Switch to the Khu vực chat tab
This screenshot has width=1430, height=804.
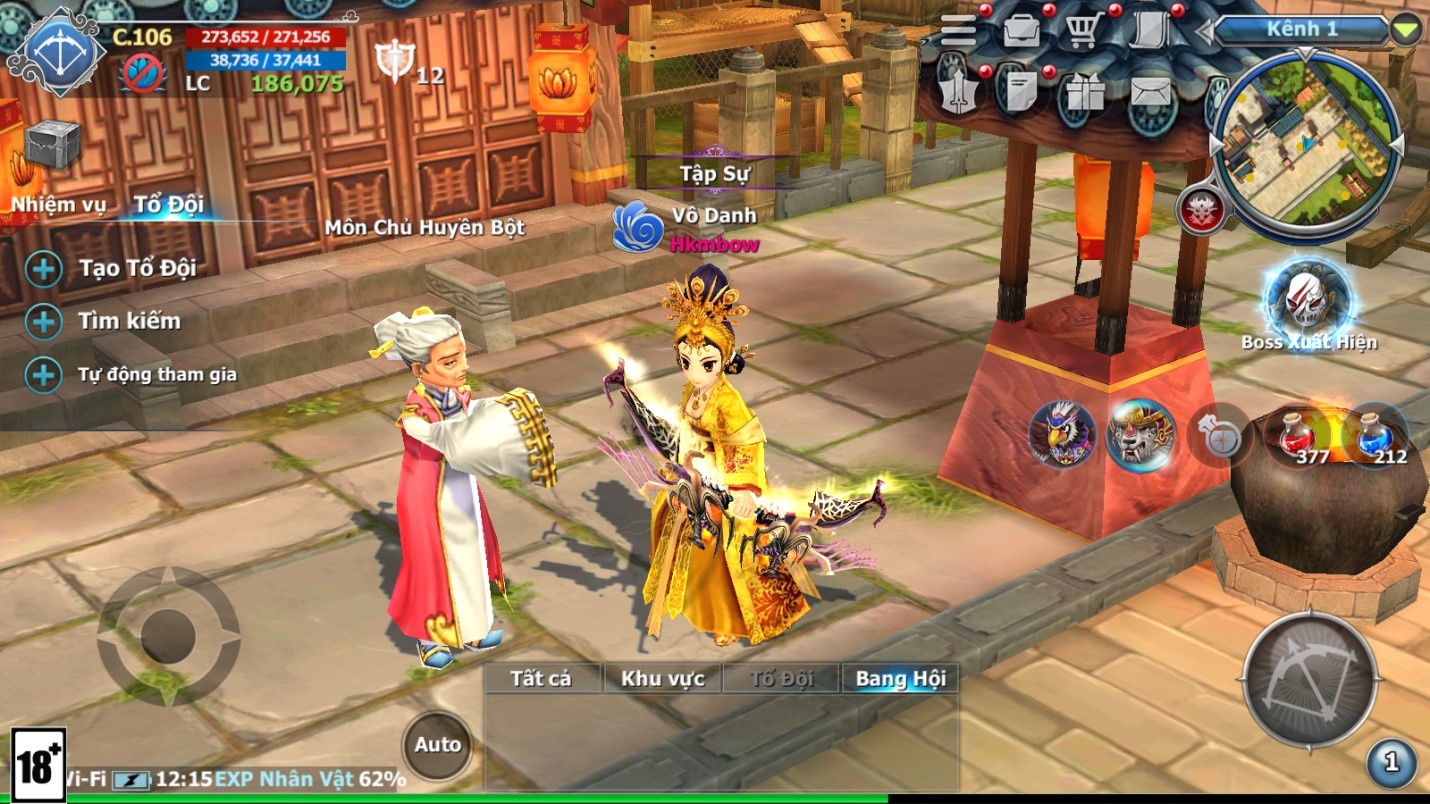[x=662, y=679]
